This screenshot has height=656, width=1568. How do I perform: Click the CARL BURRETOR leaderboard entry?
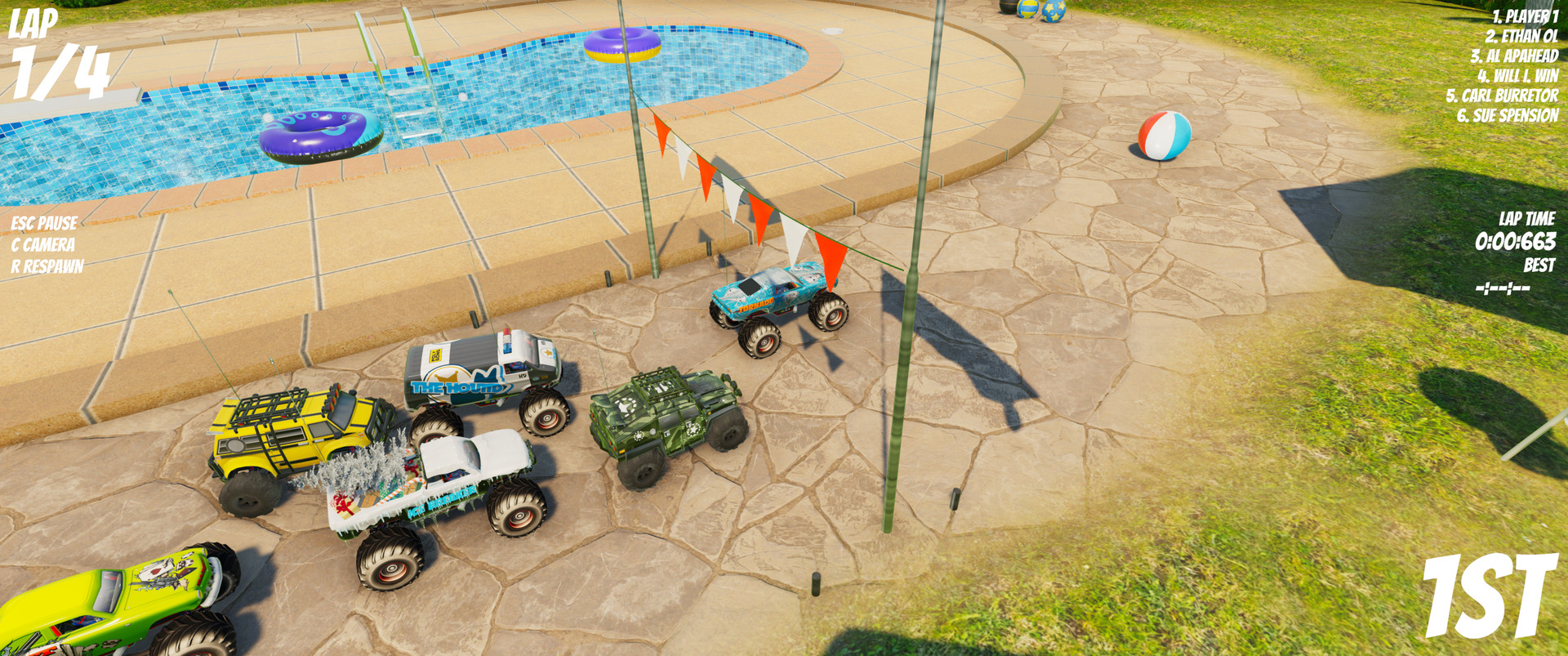[1500, 95]
